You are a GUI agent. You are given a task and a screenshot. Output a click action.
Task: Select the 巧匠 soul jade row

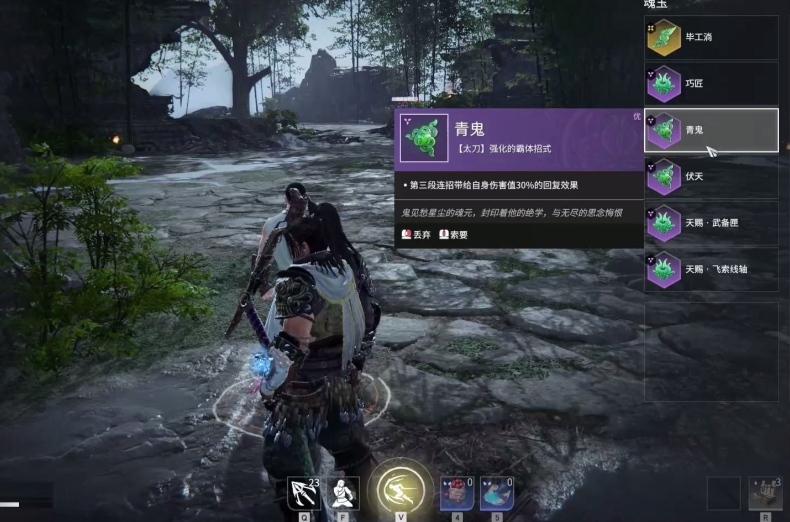711,84
